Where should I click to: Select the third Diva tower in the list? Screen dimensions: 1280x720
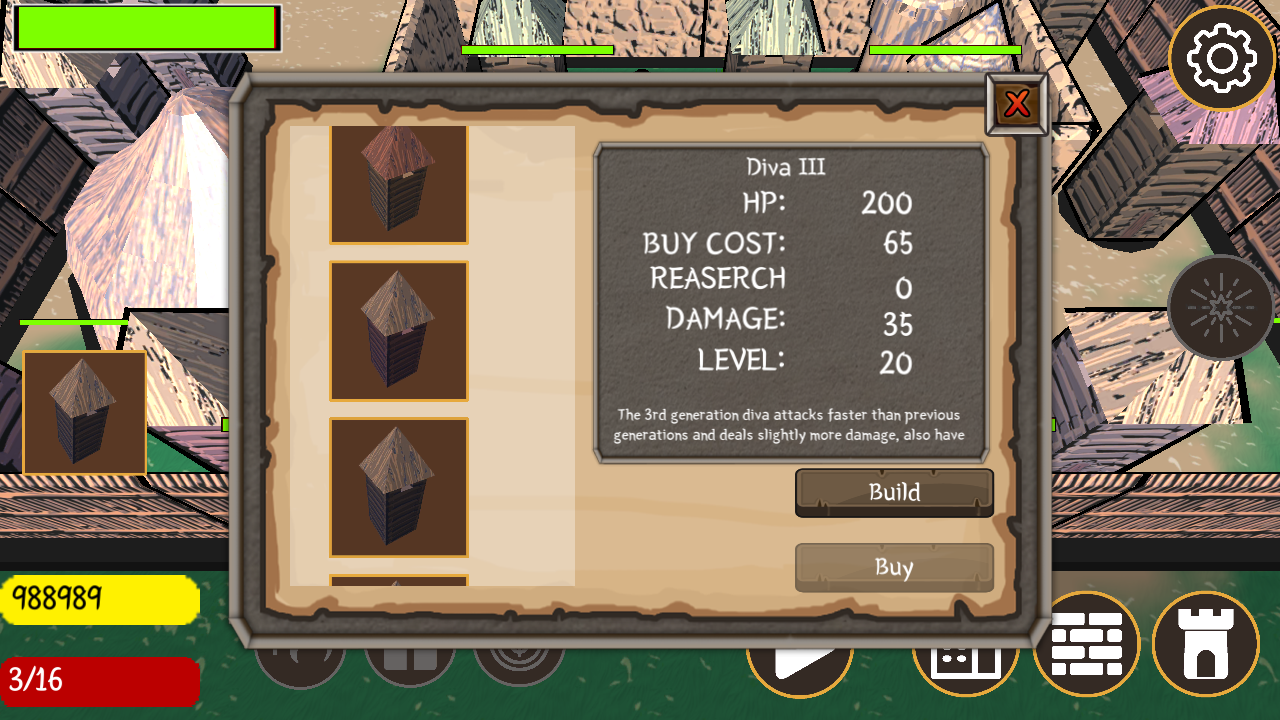click(x=398, y=488)
